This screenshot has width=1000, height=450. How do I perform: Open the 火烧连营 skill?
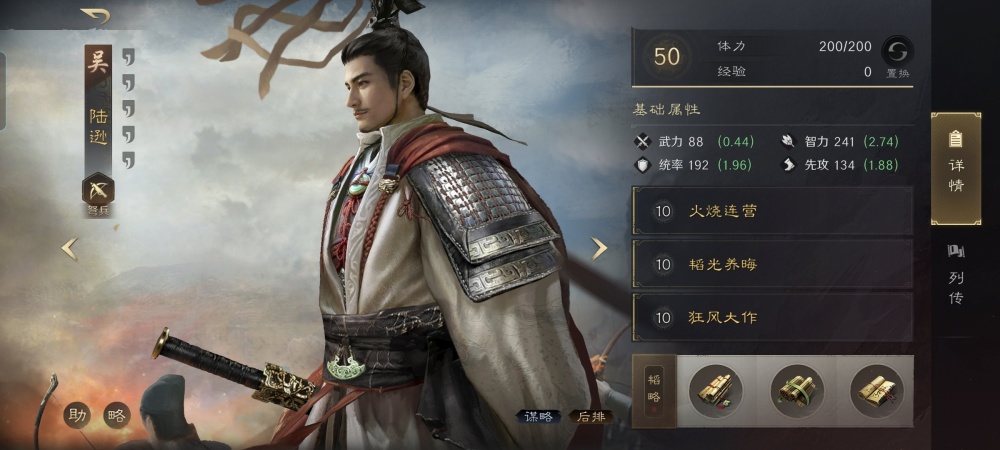pyautogui.click(x=772, y=211)
